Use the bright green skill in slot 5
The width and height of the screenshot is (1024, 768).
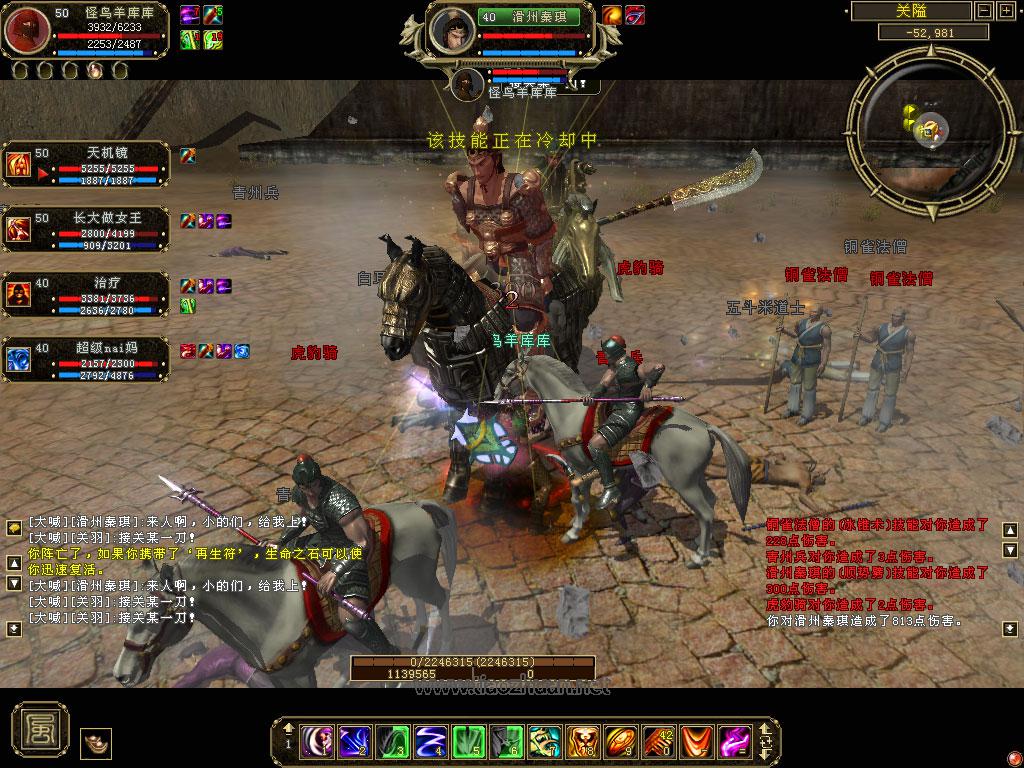(x=469, y=741)
